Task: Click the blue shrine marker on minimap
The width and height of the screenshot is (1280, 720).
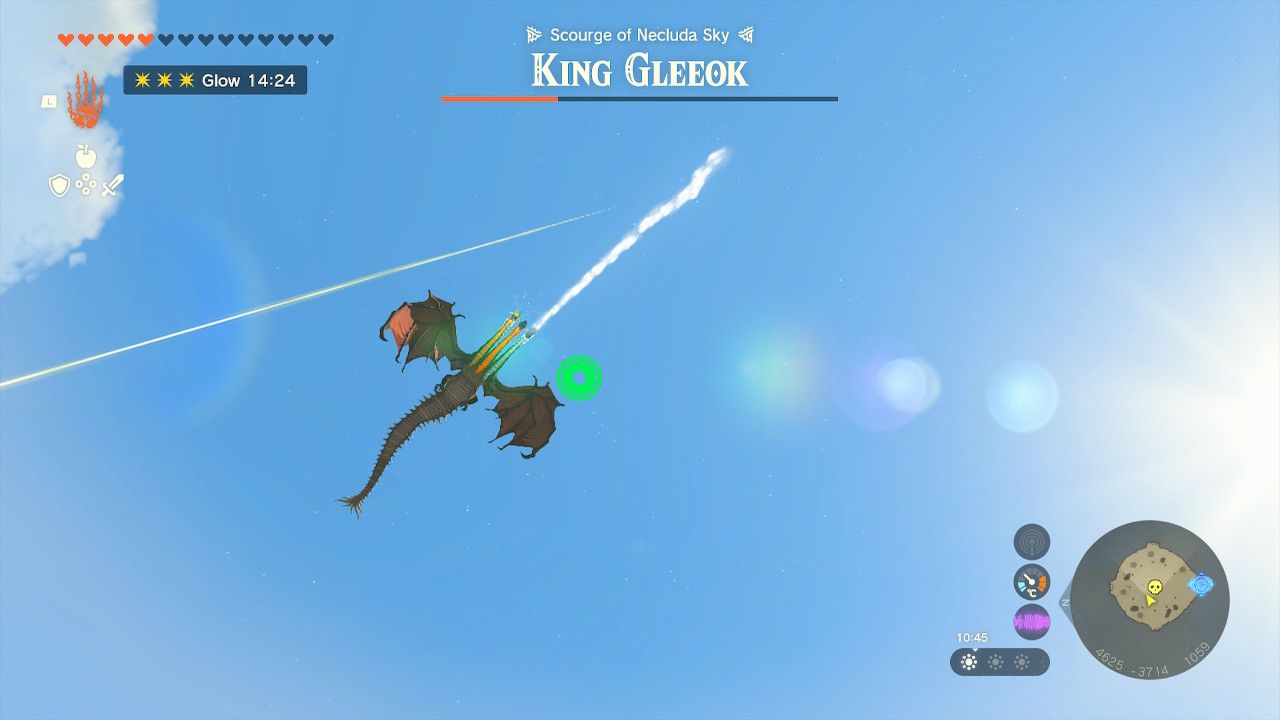Action: pos(1201,584)
